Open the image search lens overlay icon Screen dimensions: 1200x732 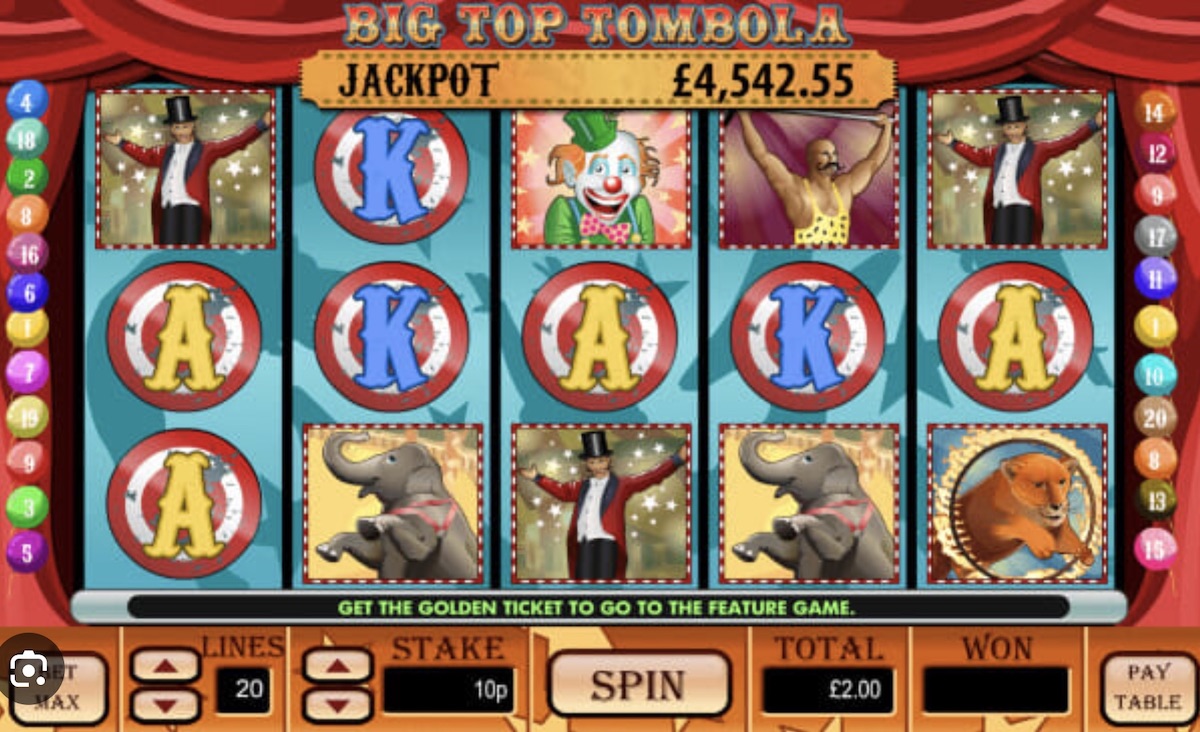(x=30, y=667)
